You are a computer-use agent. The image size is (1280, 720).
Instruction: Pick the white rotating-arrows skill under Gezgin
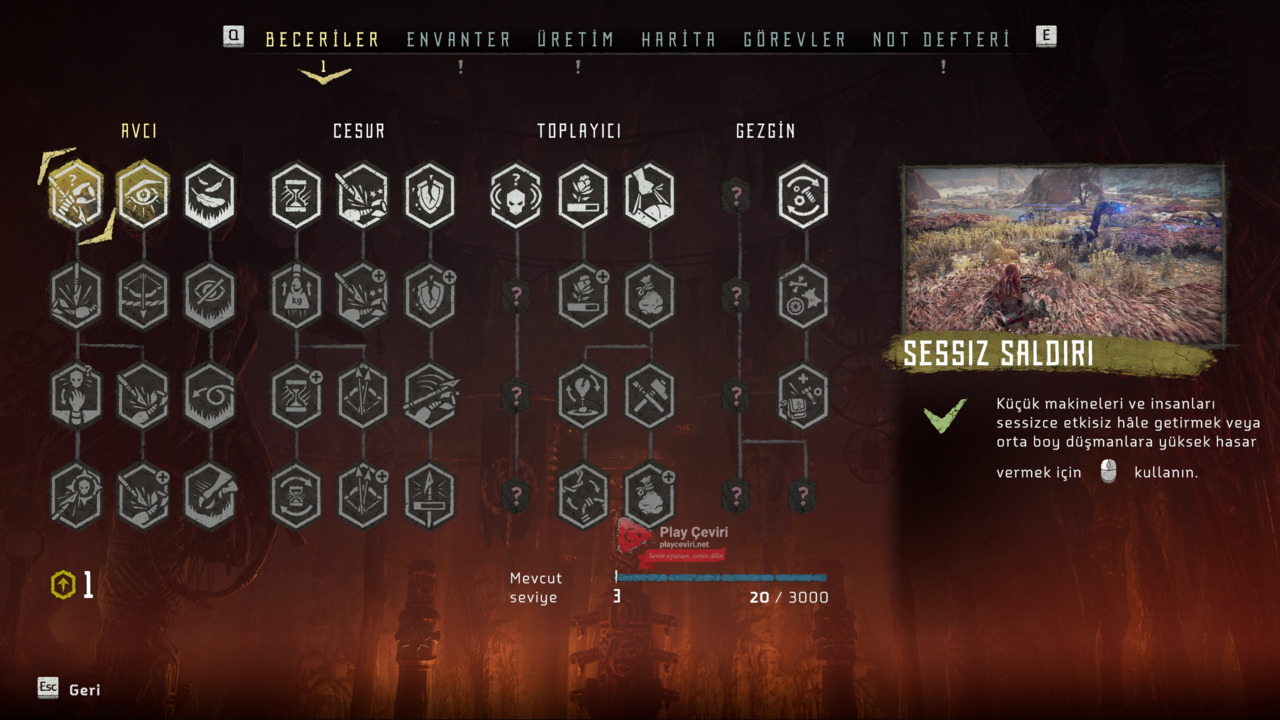coord(803,195)
